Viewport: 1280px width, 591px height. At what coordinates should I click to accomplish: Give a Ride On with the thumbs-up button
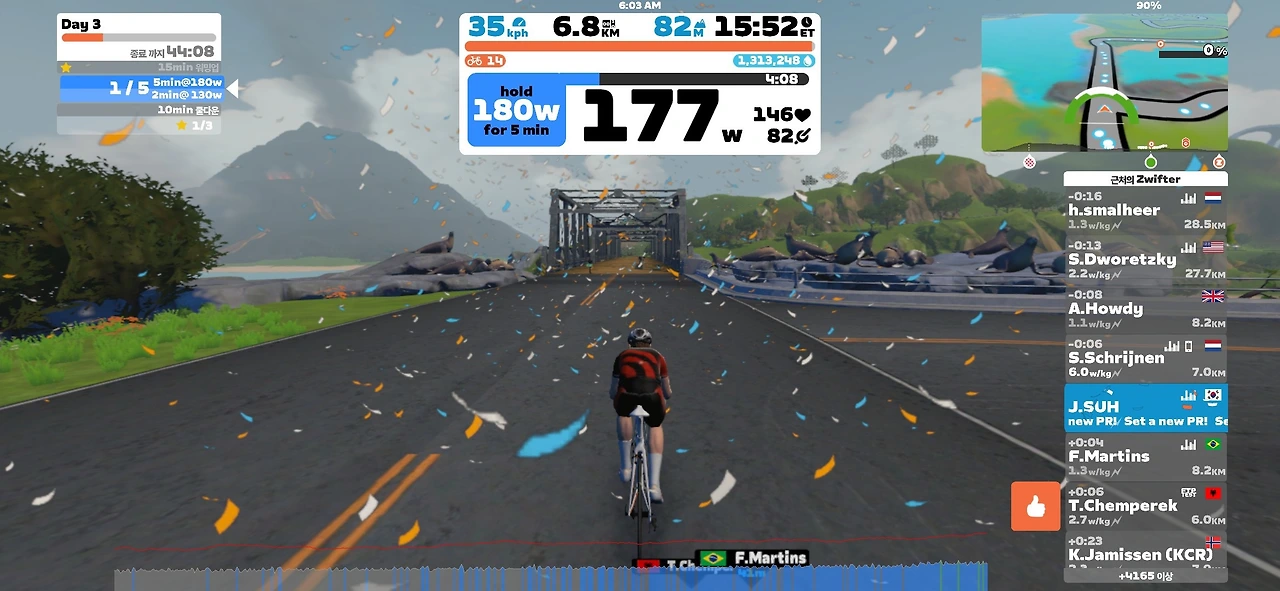click(1035, 506)
